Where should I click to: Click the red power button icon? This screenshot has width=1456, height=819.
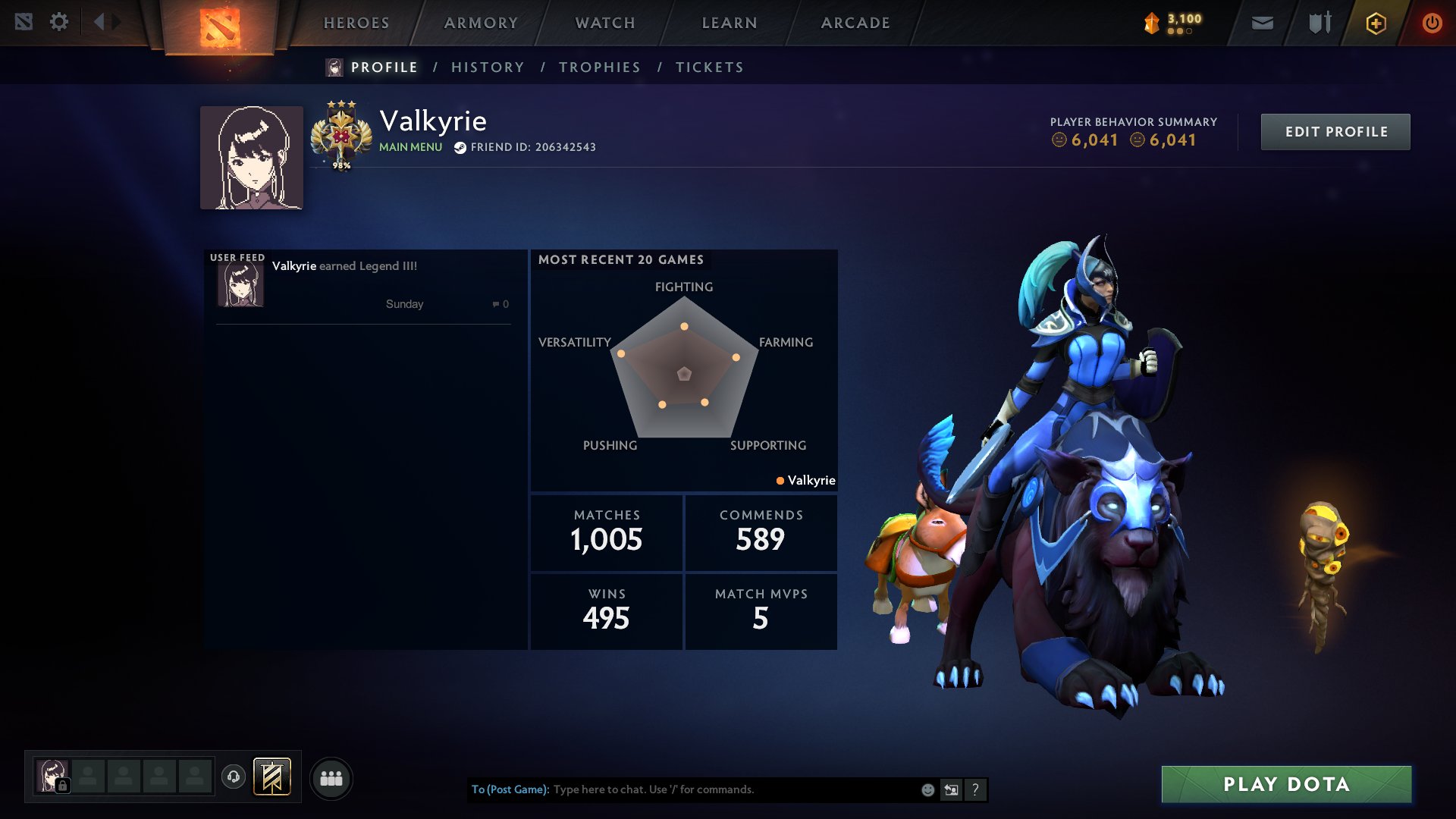1432,23
